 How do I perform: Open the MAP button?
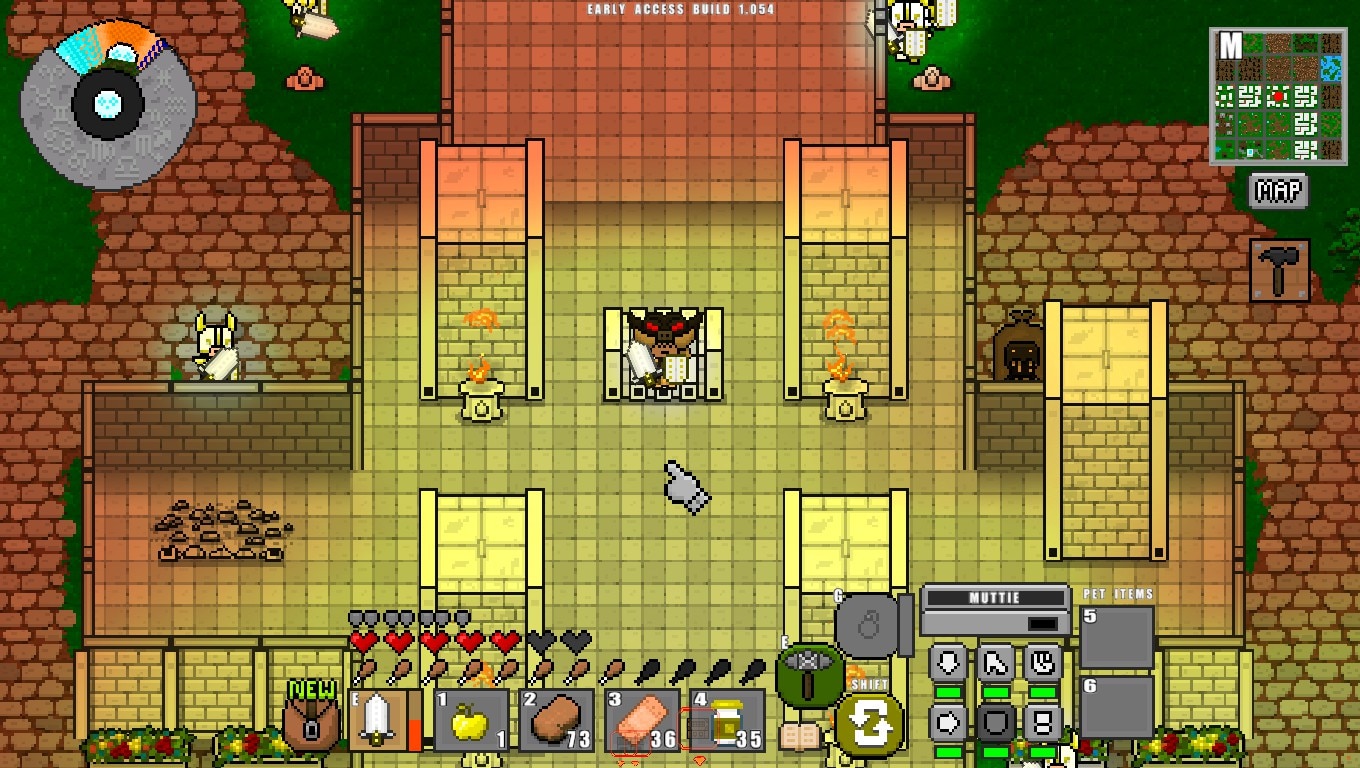point(1279,191)
